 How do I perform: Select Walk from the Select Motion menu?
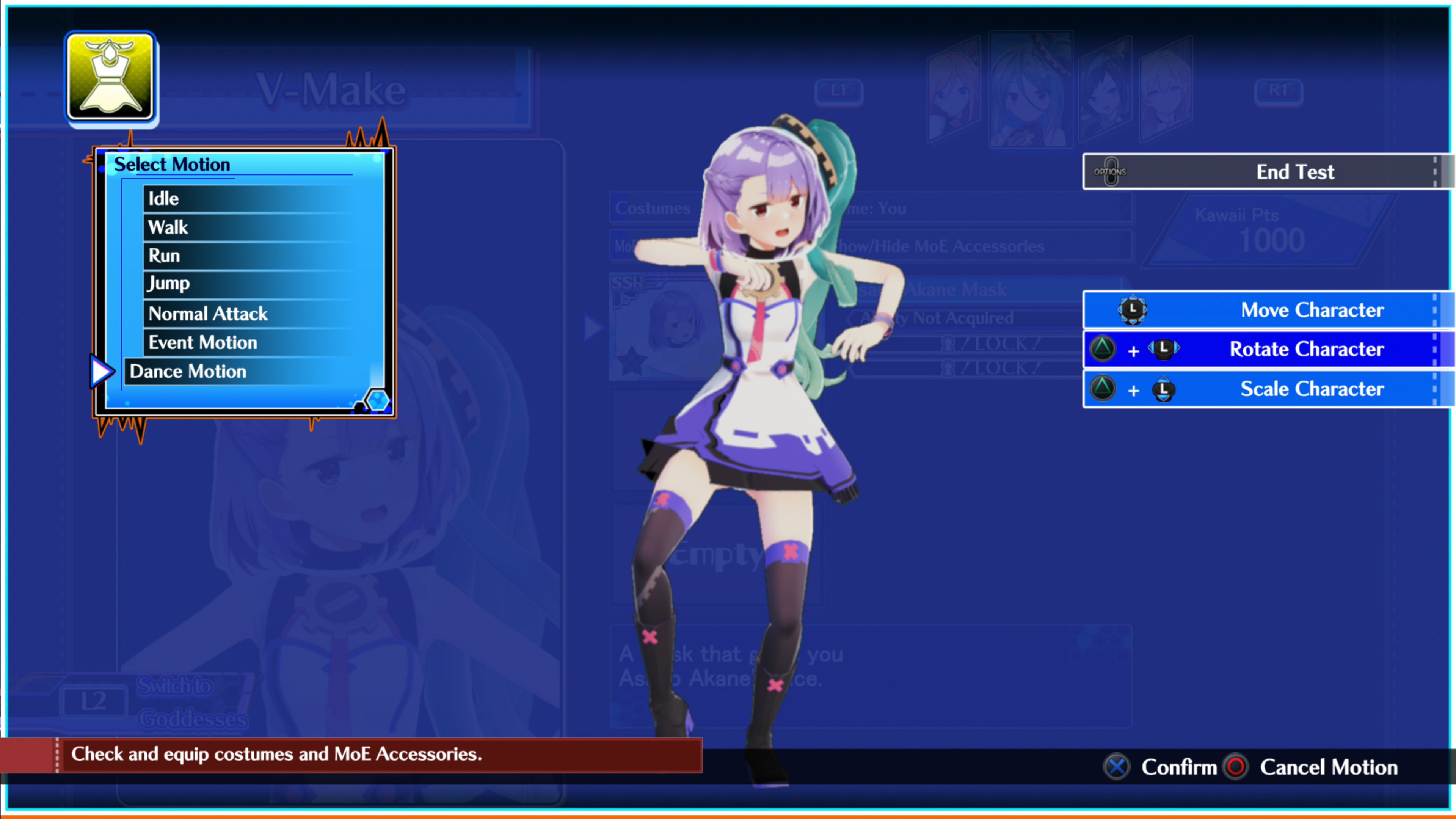click(x=167, y=227)
